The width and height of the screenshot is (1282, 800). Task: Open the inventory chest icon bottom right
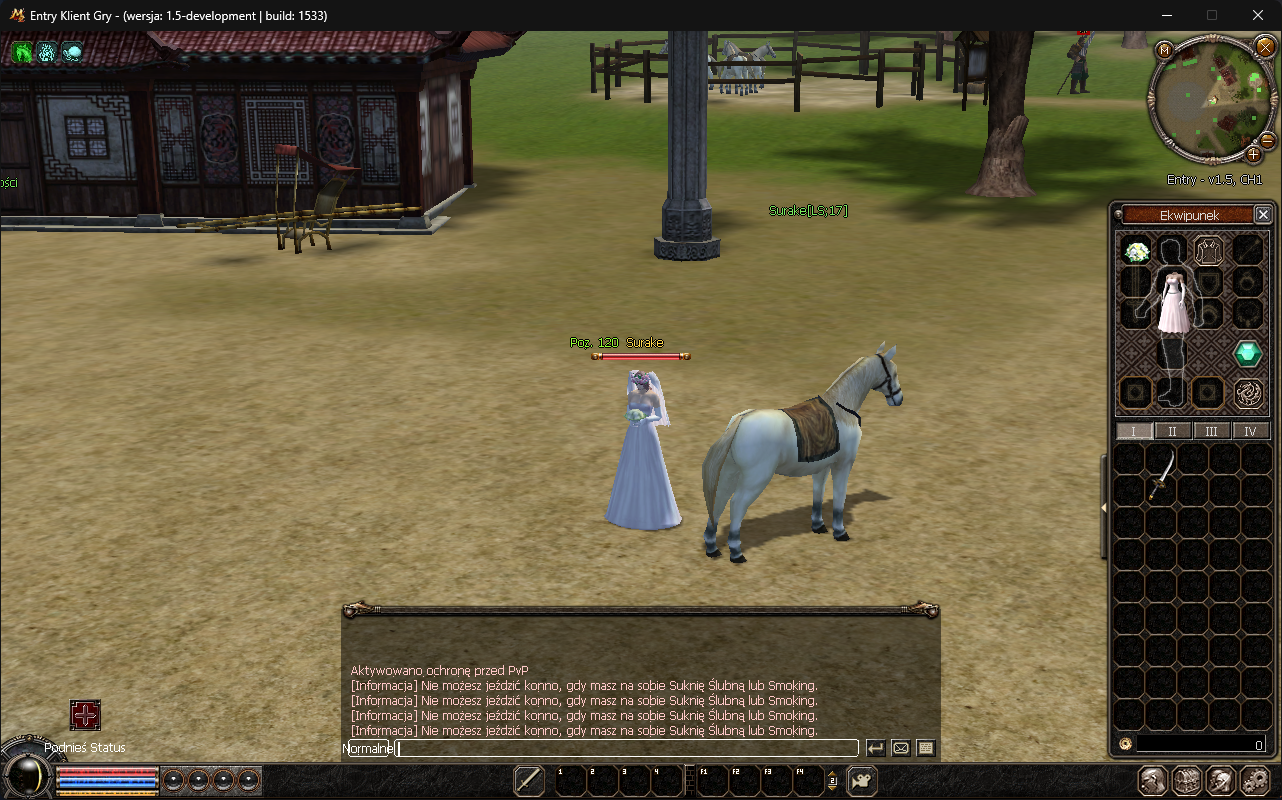(1187, 780)
